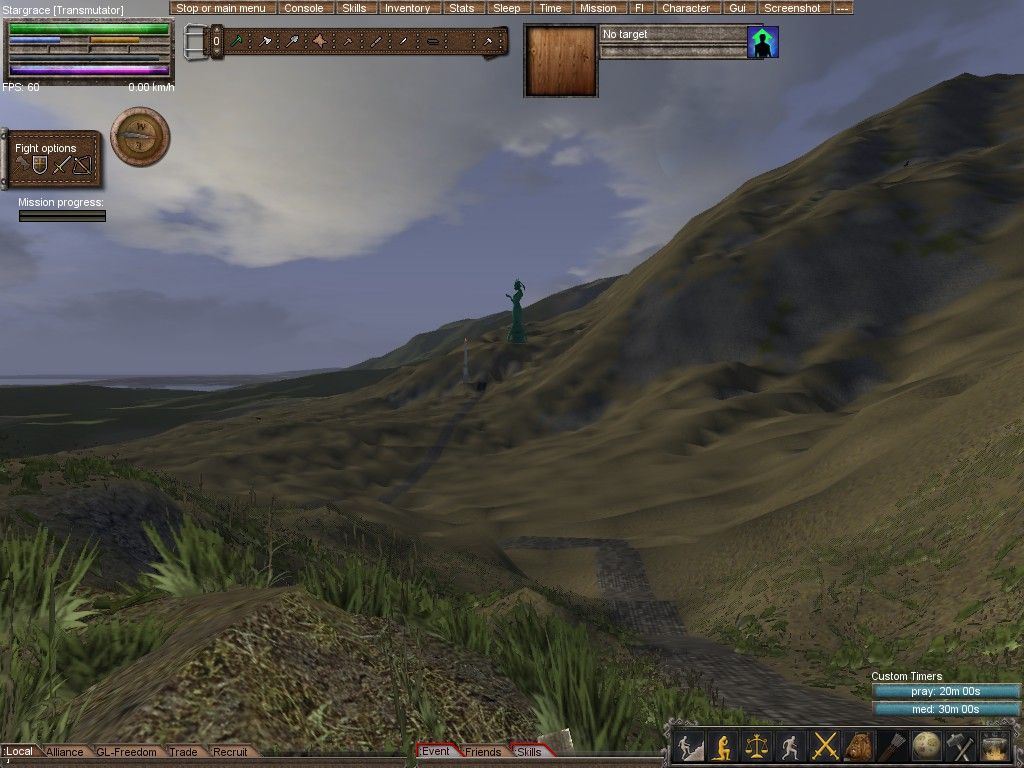The height and width of the screenshot is (768, 1024).
Task: Click the compass widget
Action: point(140,137)
